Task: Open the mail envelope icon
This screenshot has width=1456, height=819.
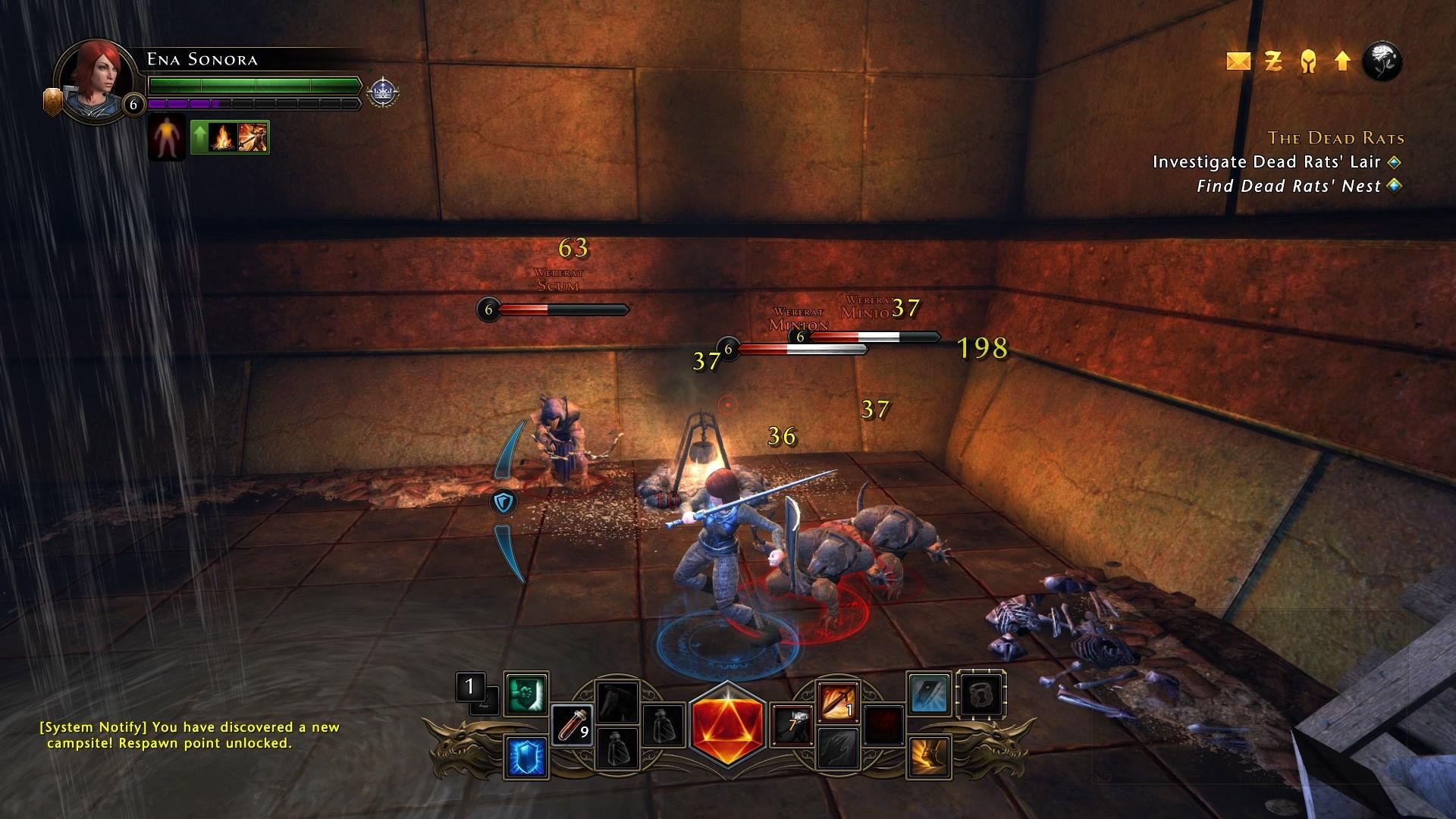Action: point(1241,62)
